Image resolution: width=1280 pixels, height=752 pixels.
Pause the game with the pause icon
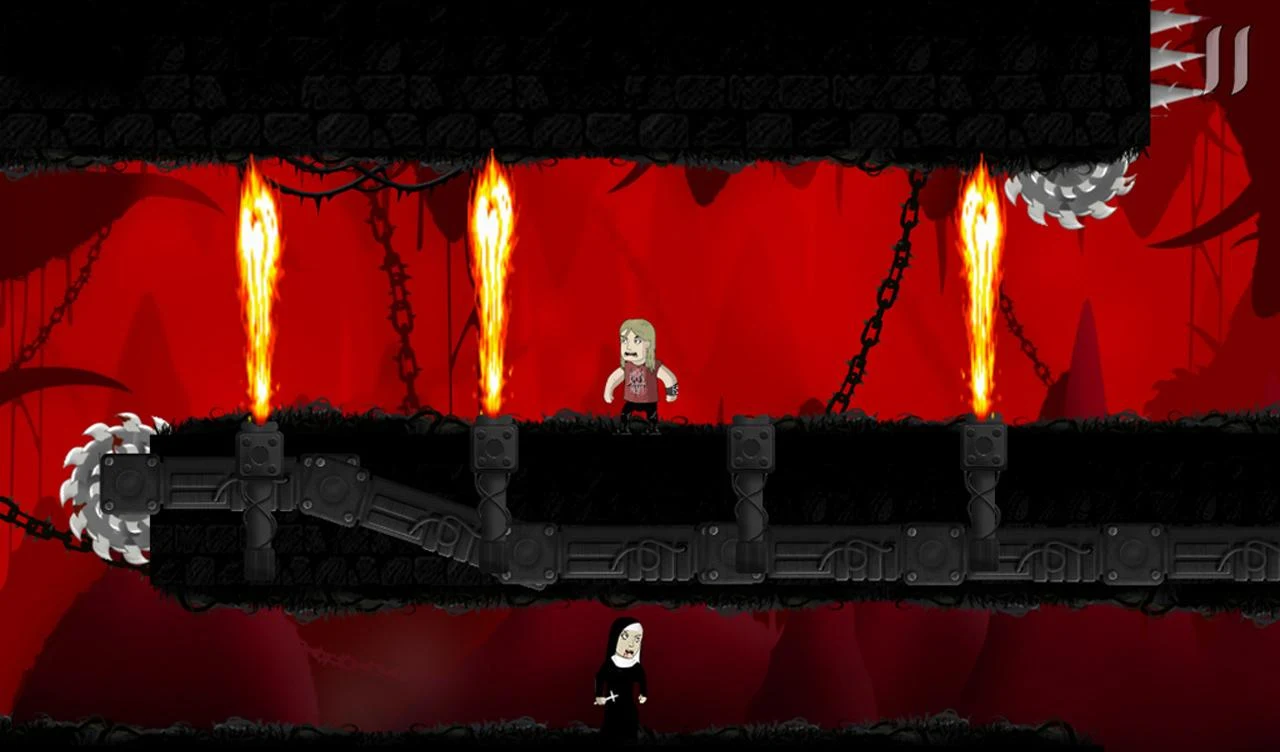1228,60
